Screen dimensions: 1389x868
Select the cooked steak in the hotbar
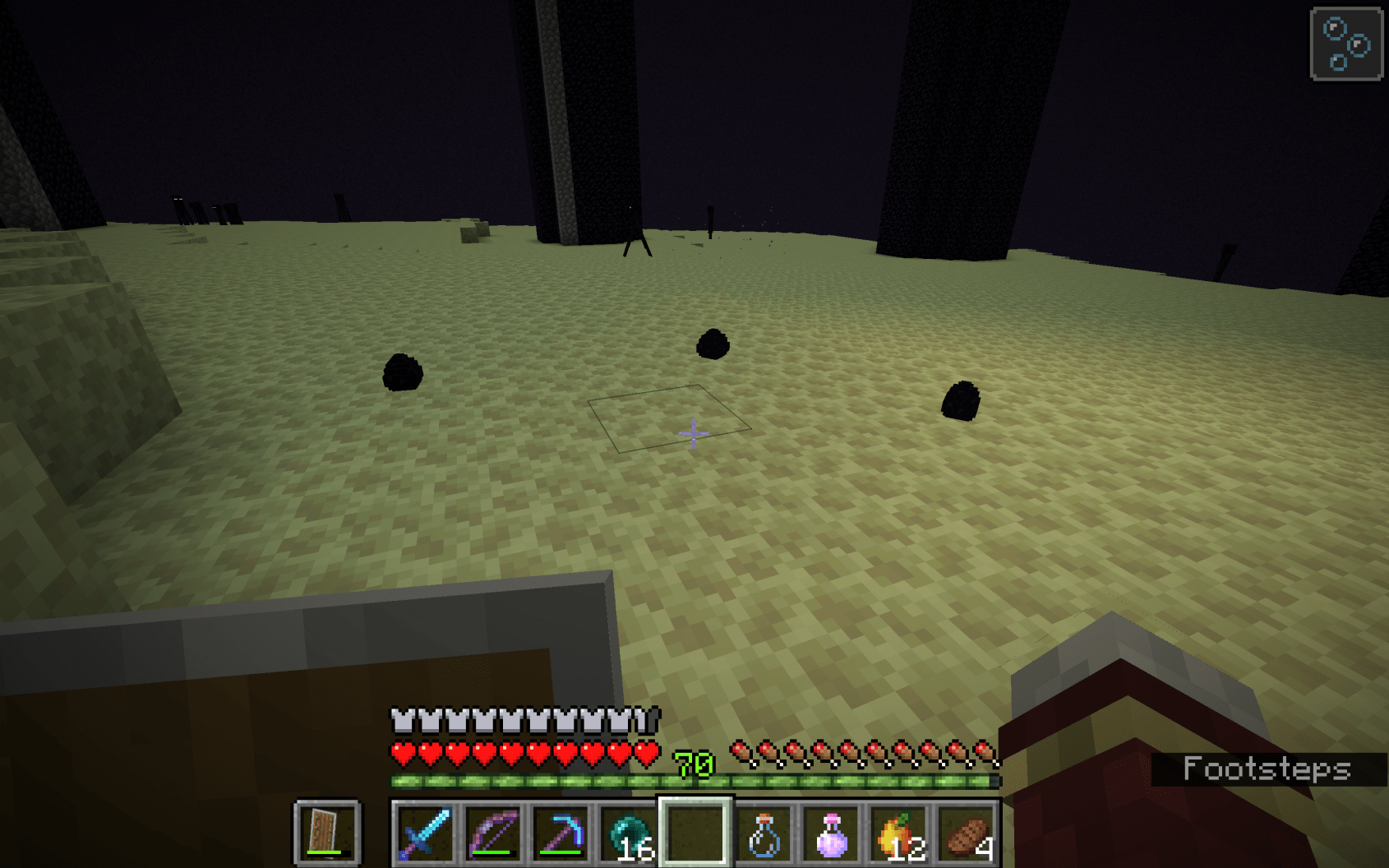point(964,833)
